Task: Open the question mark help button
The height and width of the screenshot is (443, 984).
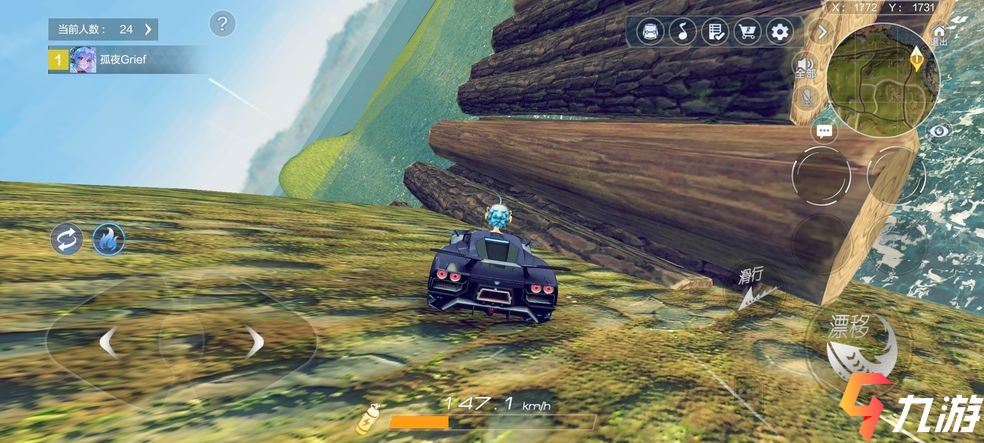Action: (x=223, y=23)
